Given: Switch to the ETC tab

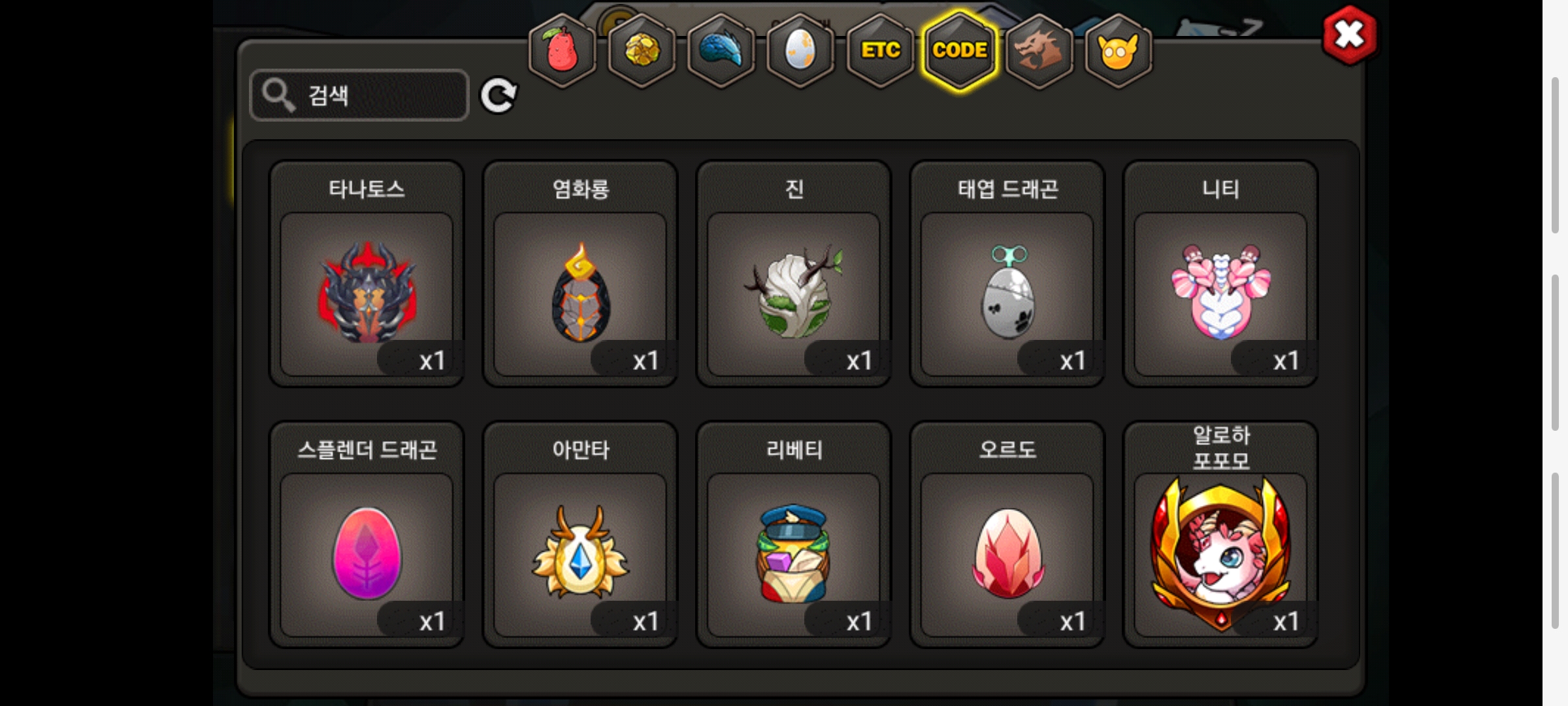Looking at the screenshot, I should coord(880,50).
